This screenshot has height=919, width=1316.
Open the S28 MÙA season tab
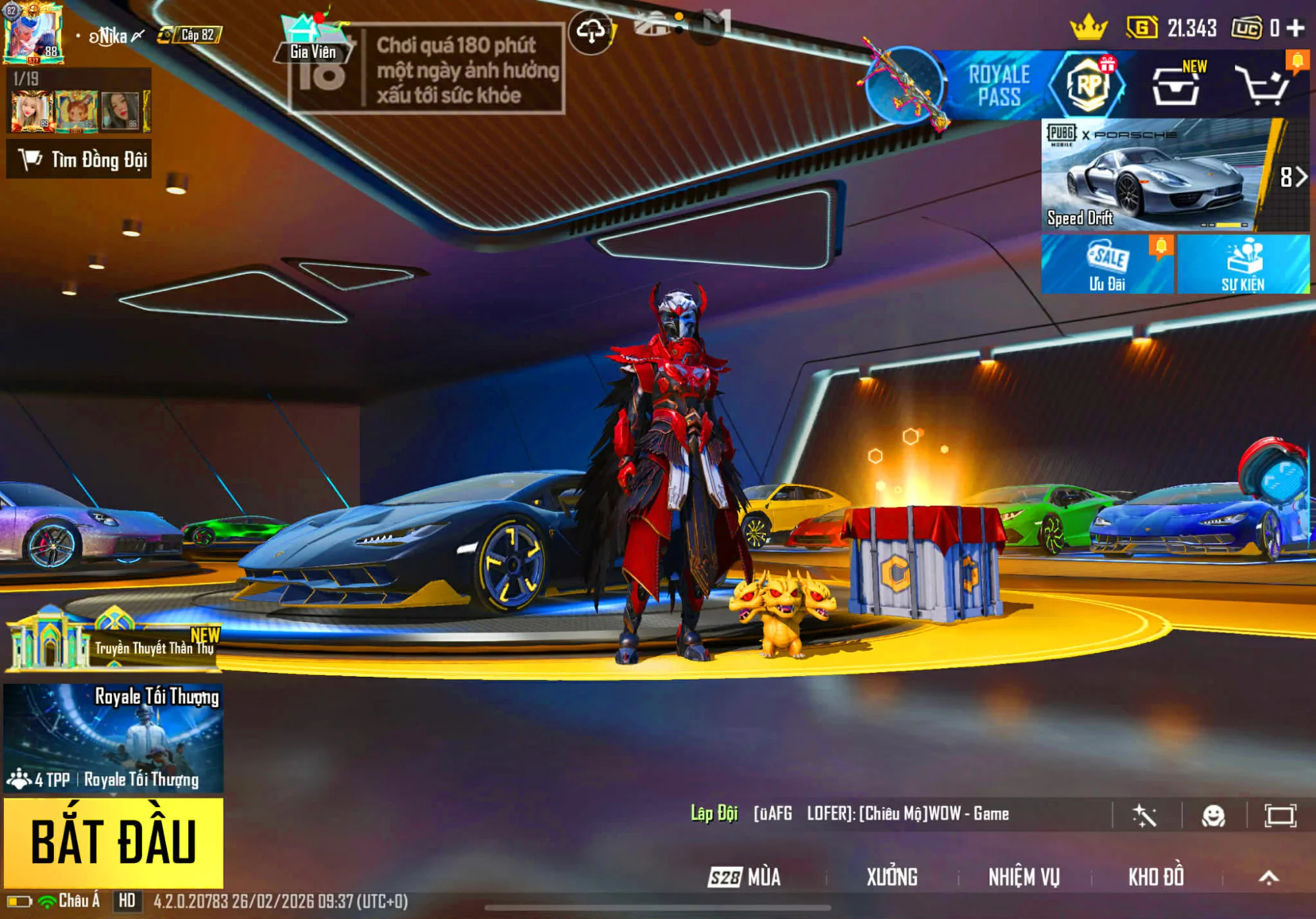coord(745,877)
